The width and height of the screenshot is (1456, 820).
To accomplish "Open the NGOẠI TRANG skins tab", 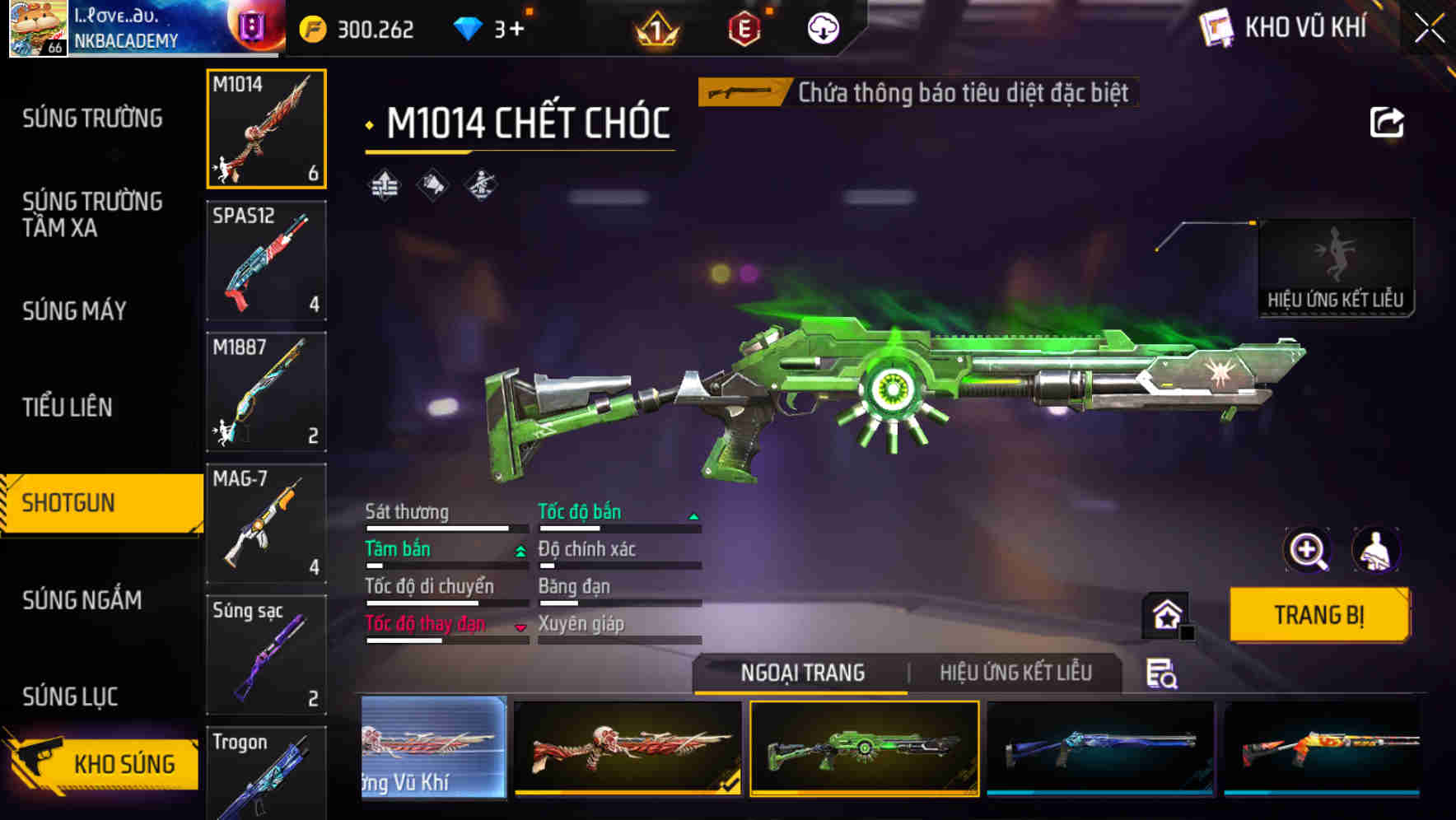I will coord(802,673).
